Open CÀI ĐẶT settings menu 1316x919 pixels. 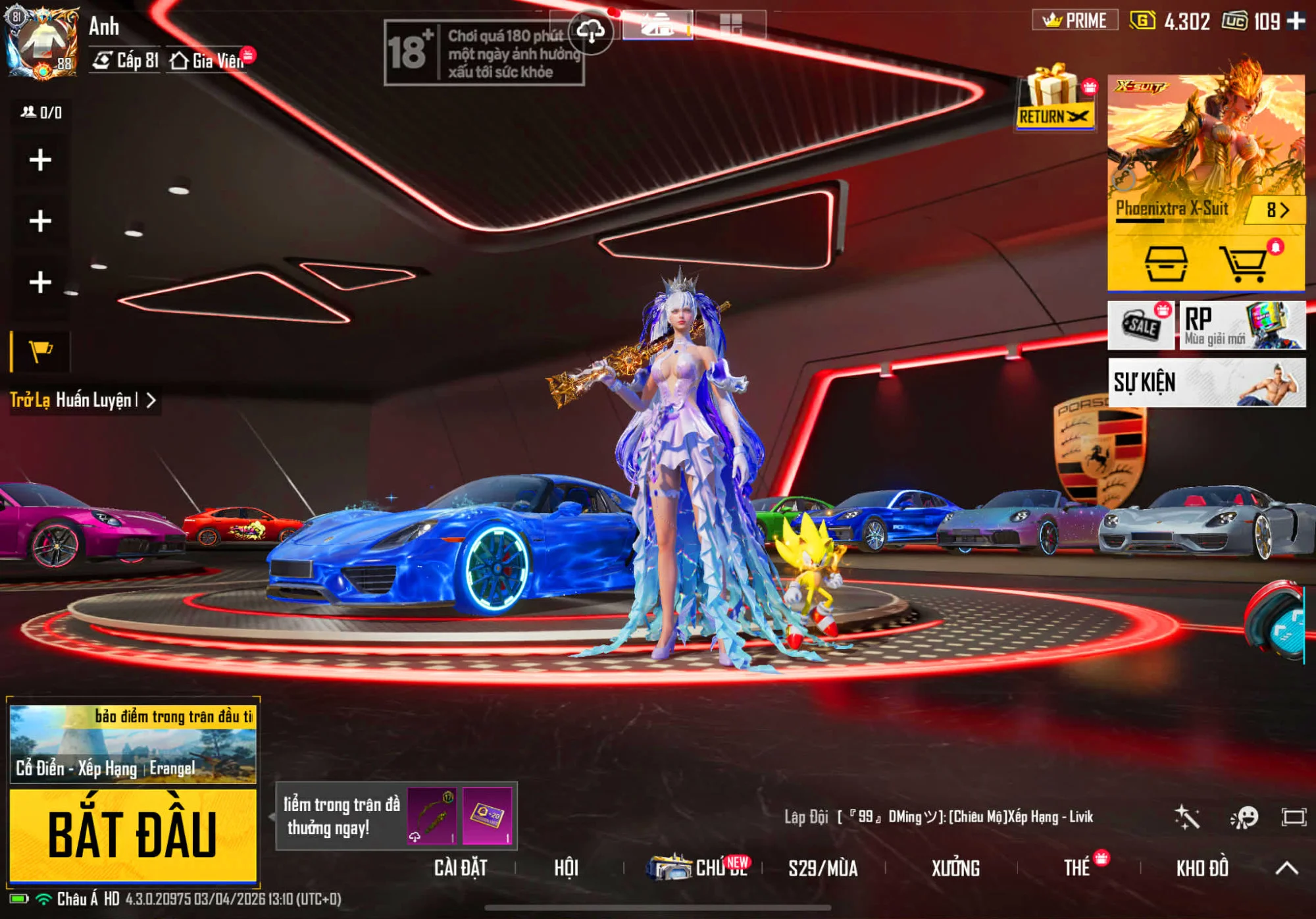(461, 868)
